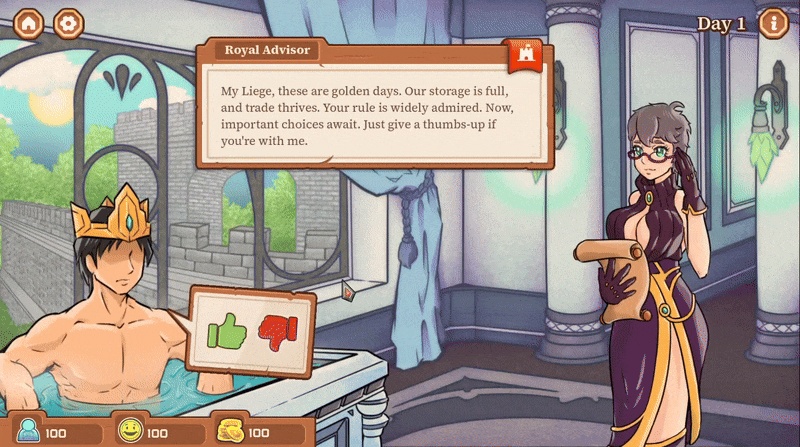The height and width of the screenshot is (447, 800).
Task: Choose the red thumbs-down response
Action: [278, 329]
